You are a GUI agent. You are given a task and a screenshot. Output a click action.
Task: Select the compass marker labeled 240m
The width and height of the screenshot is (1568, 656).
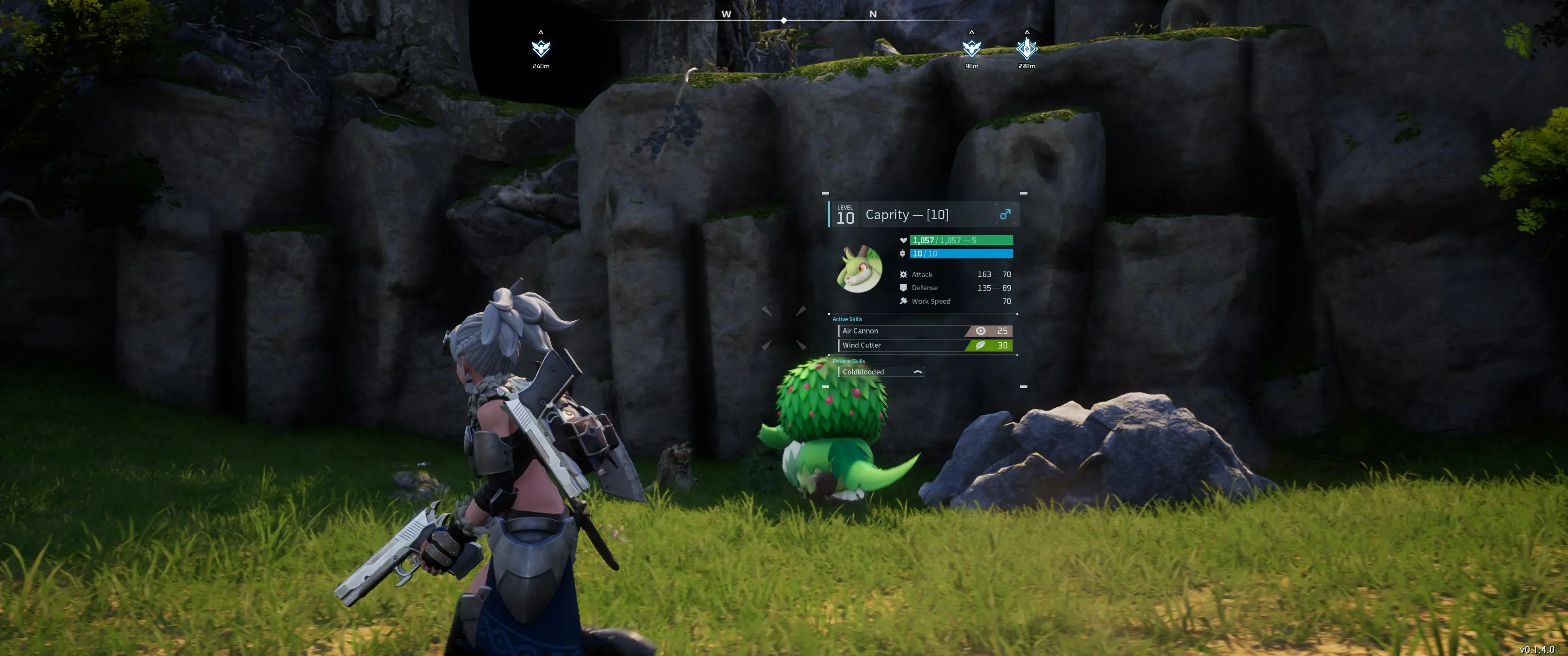tap(541, 48)
